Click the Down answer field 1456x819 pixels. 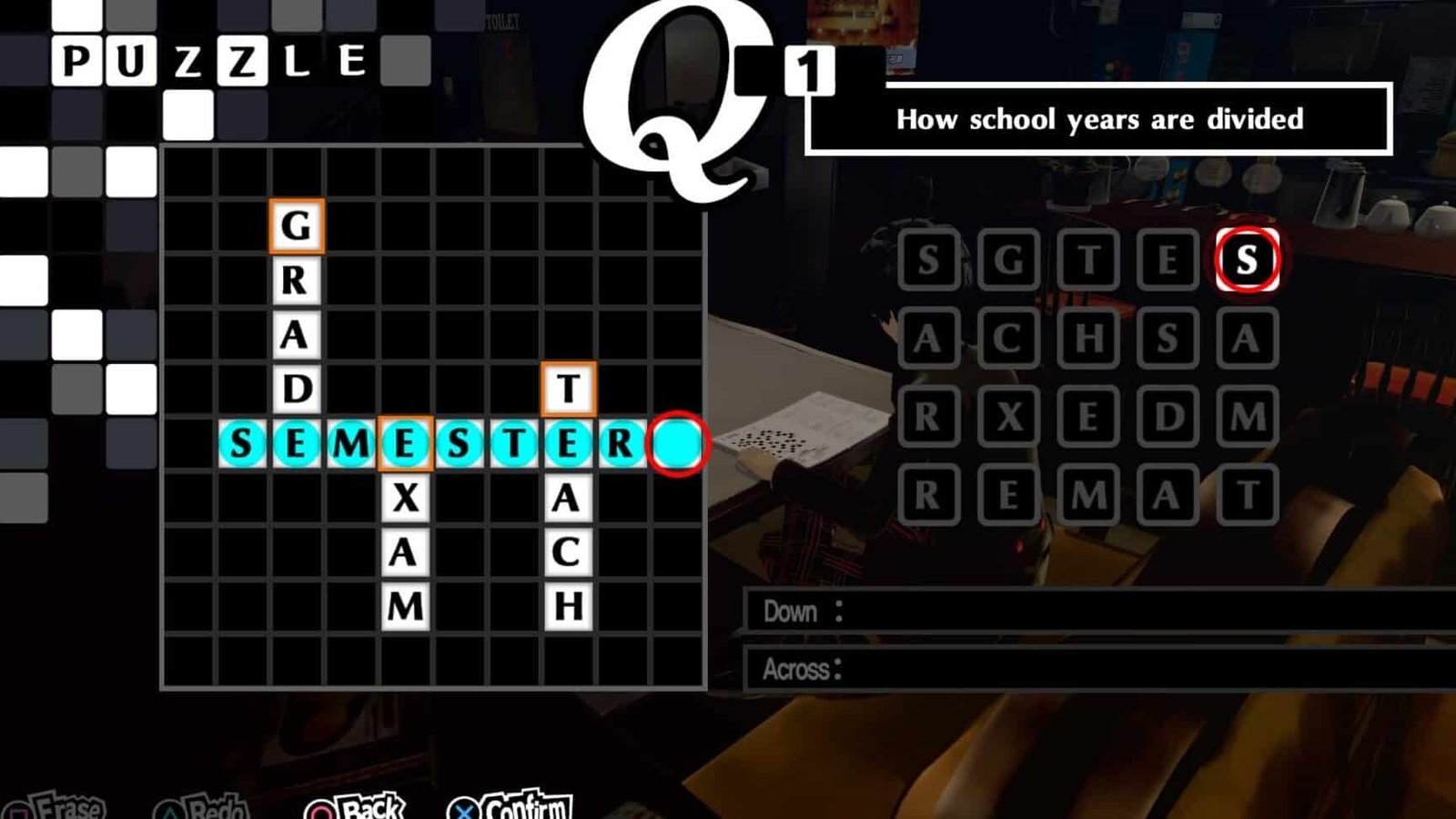pyautogui.click(x=1001, y=612)
